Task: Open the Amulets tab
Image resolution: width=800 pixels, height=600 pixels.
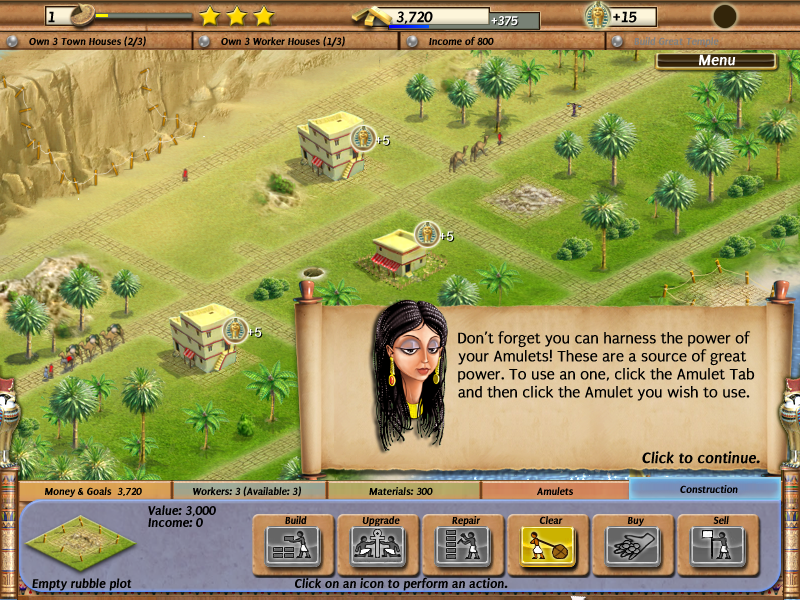Action: coord(555,491)
